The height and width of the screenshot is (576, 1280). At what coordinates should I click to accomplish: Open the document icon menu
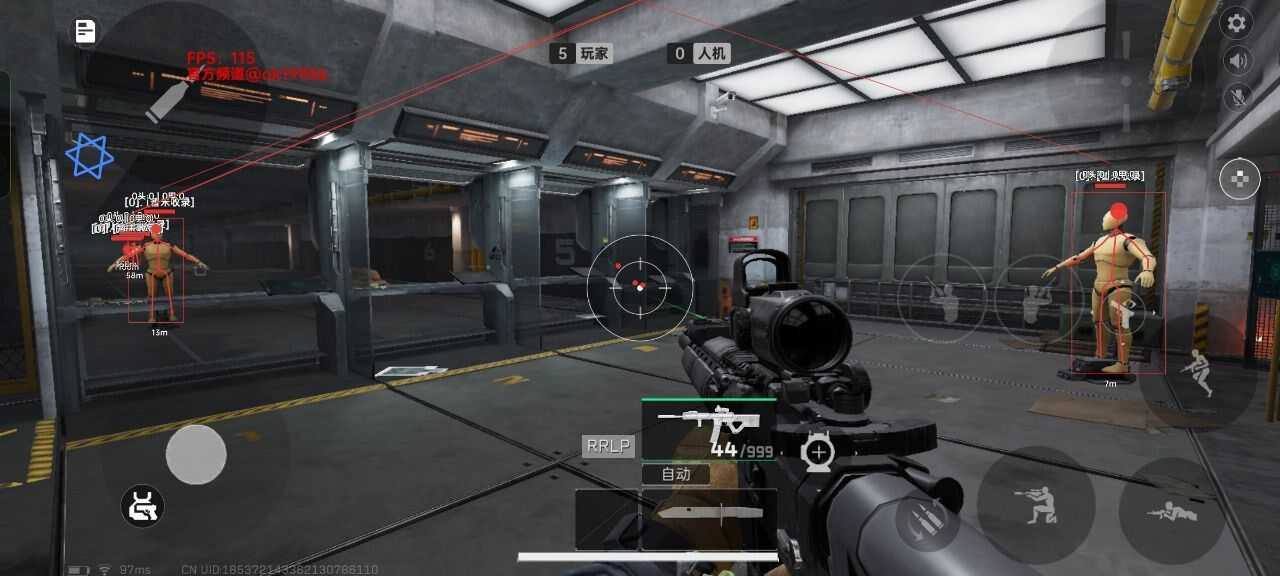coord(86,31)
